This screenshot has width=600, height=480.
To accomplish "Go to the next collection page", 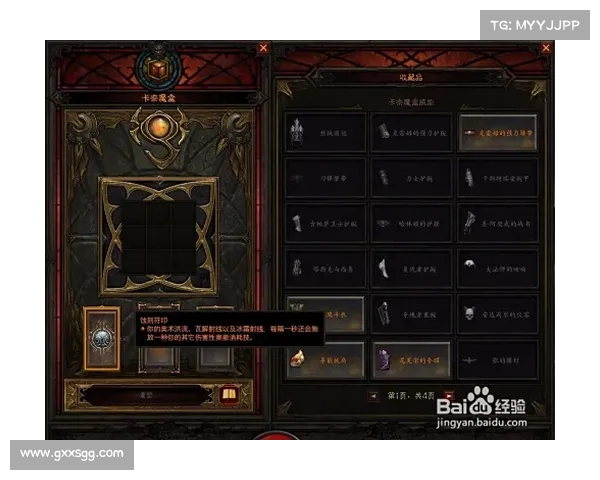I will click(x=448, y=396).
